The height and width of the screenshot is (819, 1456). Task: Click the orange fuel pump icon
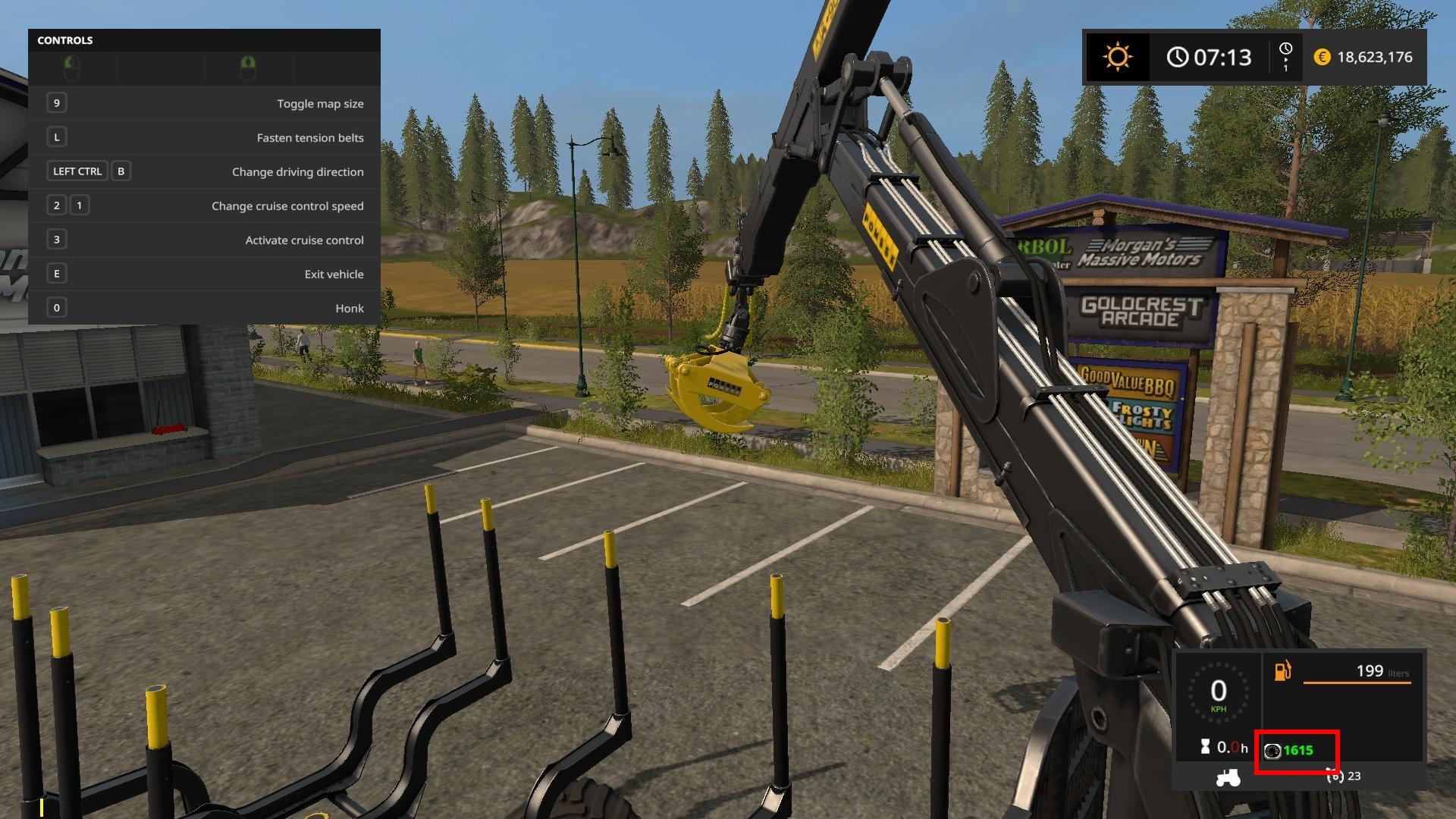(x=1282, y=671)
